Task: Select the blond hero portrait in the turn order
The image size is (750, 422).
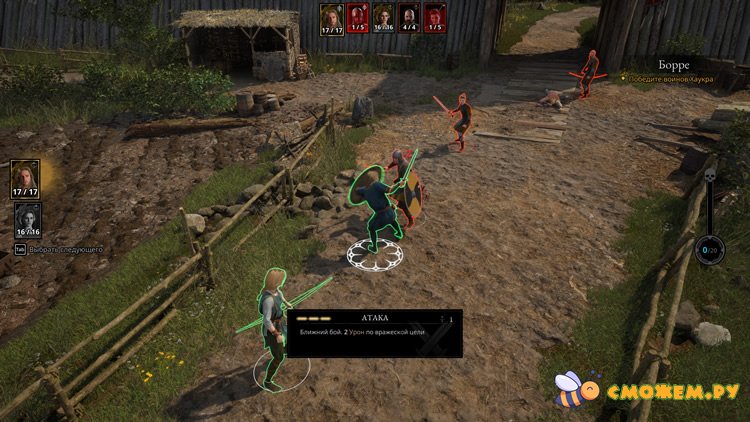Action: tap(331, 16)
